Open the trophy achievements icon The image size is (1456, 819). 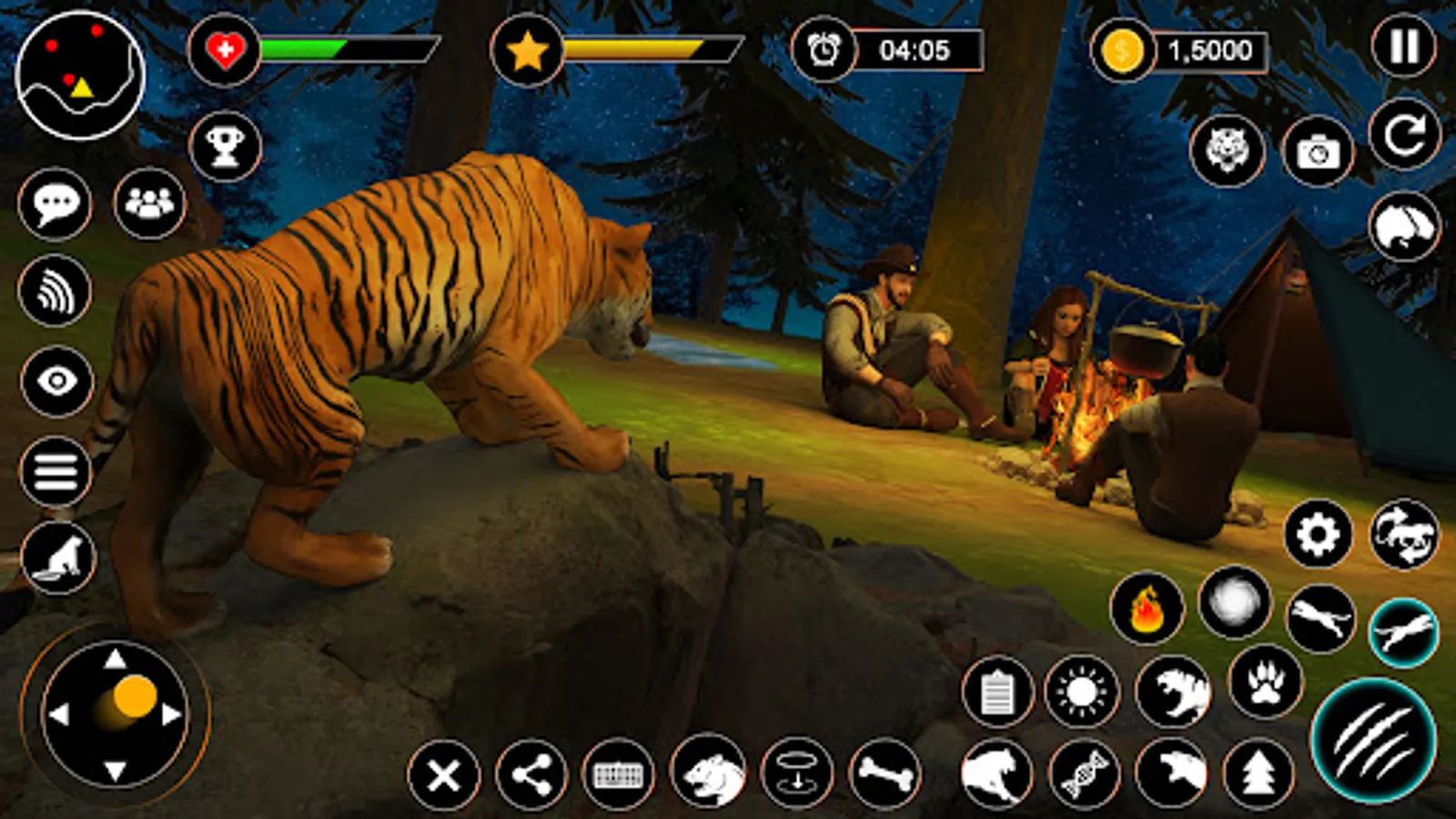click(x=225, y=146)
